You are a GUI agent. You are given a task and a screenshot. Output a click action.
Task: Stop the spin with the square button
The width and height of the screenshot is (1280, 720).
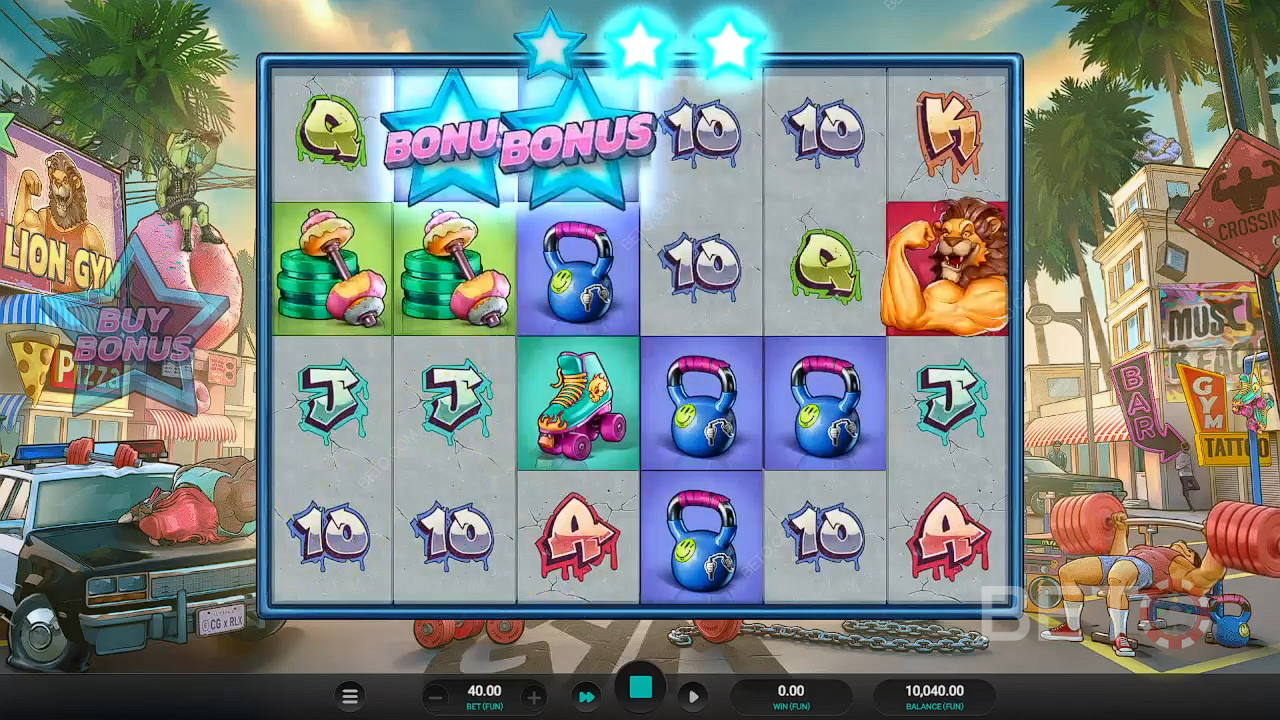[x=640, y=687]
